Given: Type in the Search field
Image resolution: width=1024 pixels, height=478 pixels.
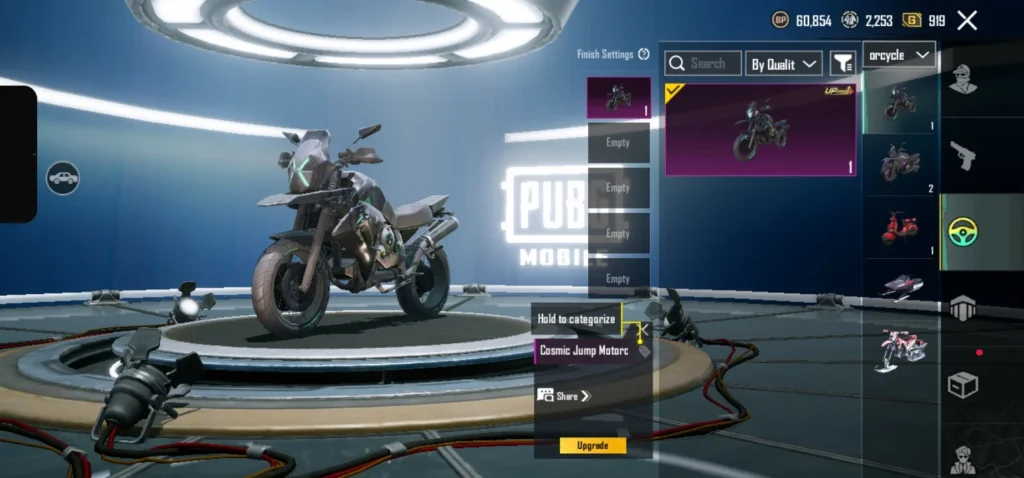Looking at the screenshot, I should point(704,63).
